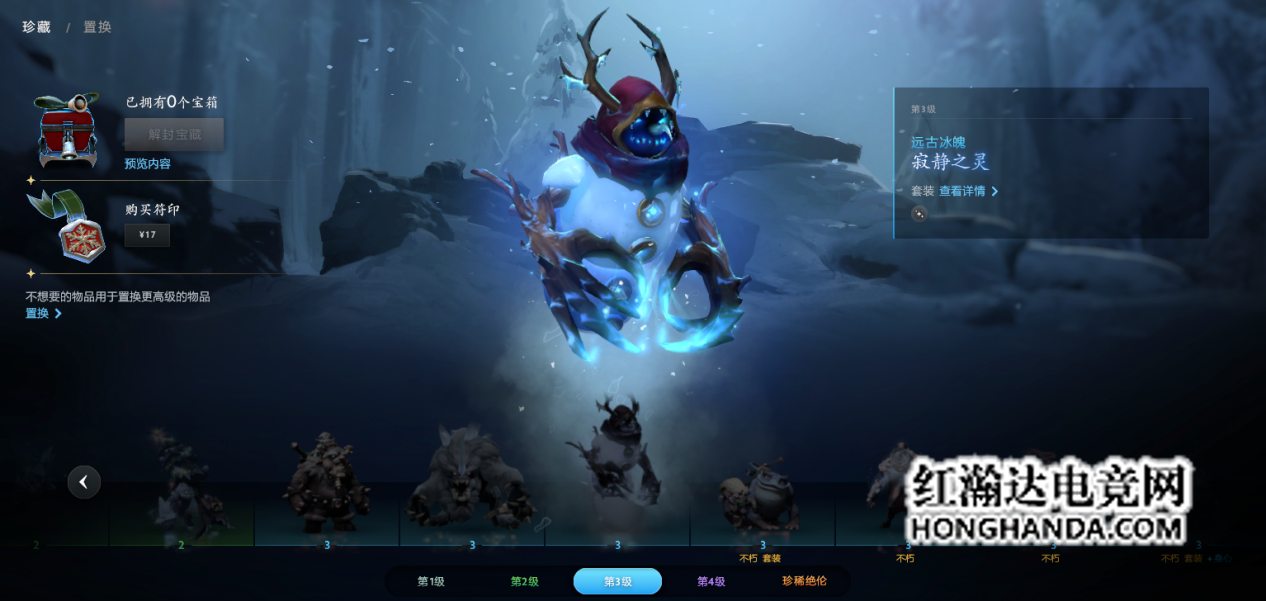Choose the axe-carrying ogre hero thumbnail

coord(325,483)
